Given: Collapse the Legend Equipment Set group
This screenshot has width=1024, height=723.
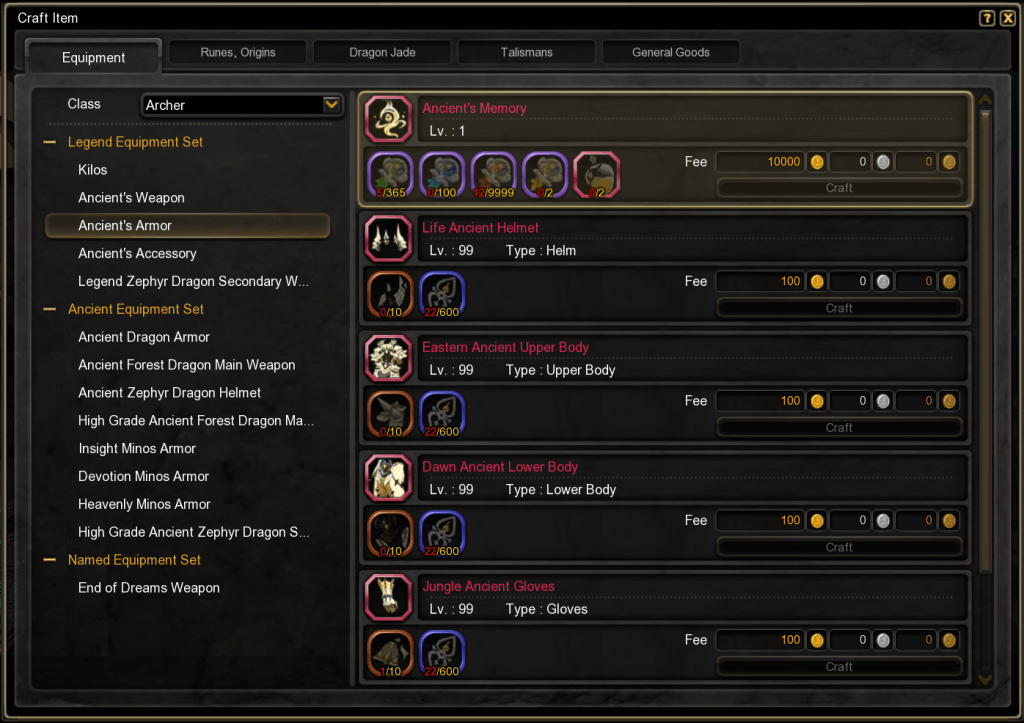Looking at the screenshot, I should pos(49,142).
